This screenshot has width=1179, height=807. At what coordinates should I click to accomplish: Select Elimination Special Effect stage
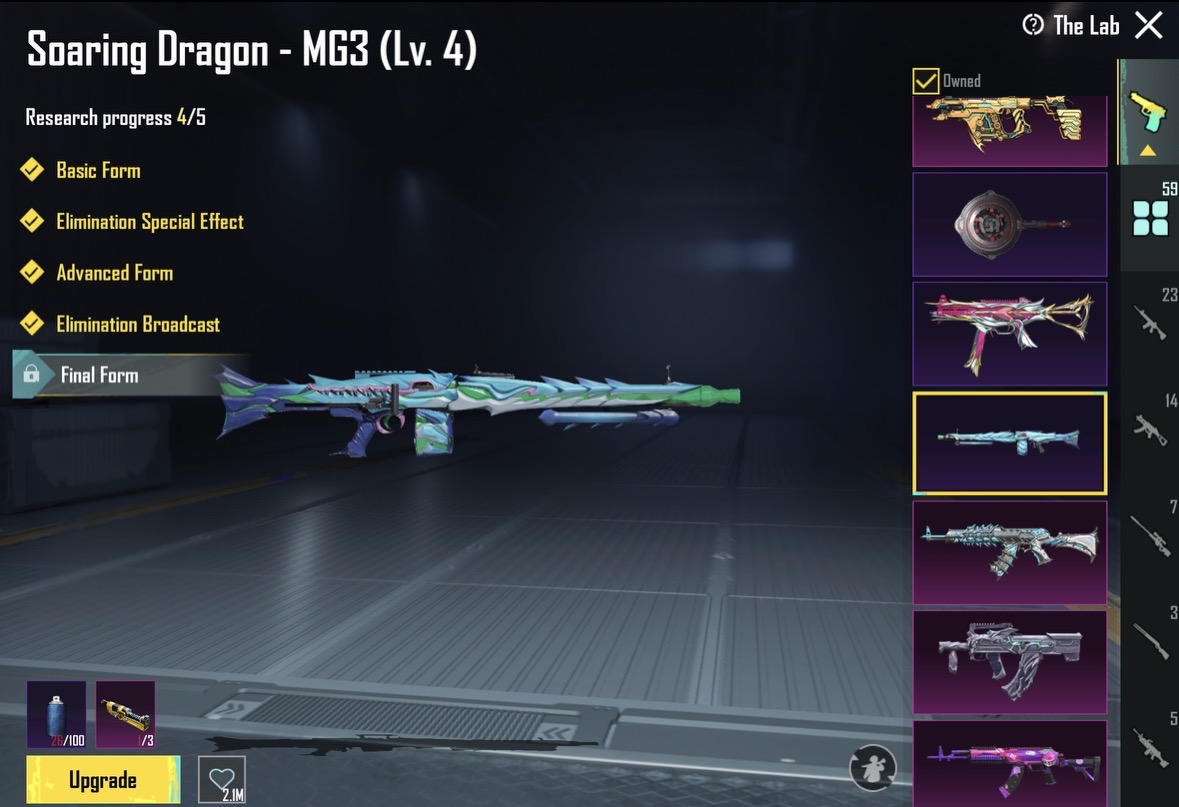click(149, 222)
